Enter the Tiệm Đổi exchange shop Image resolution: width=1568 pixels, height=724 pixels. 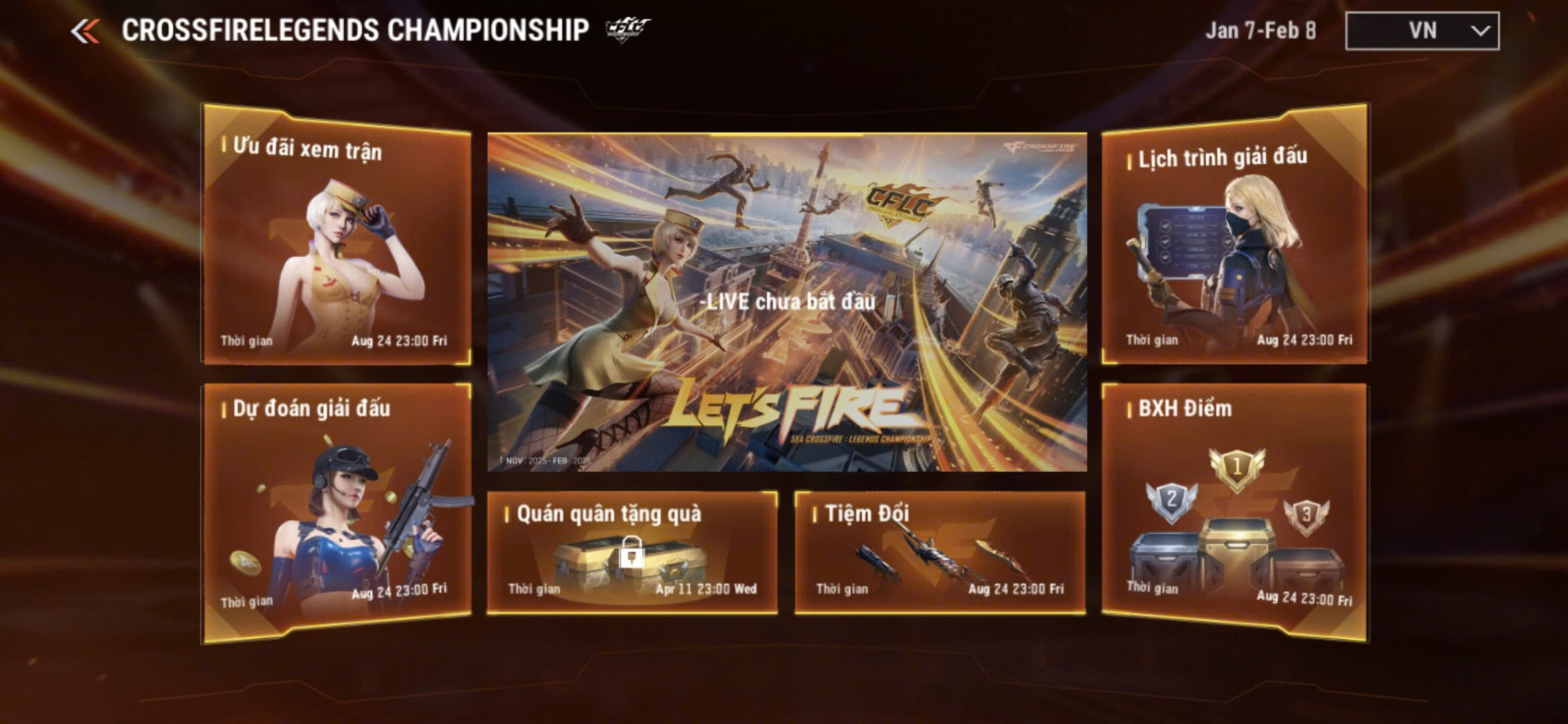[x=939, y=552]
